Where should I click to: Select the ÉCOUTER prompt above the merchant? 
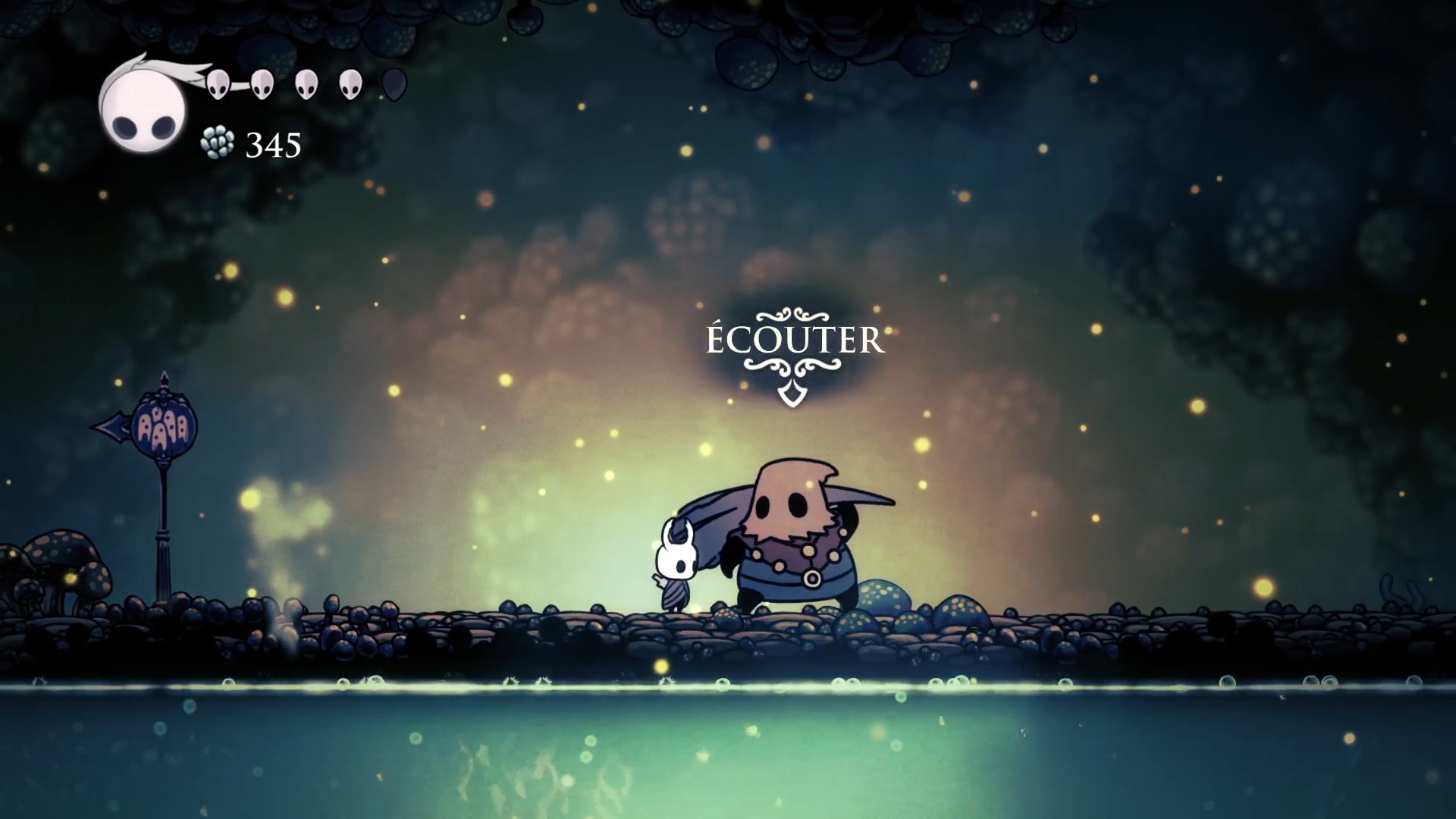(795, 340)
